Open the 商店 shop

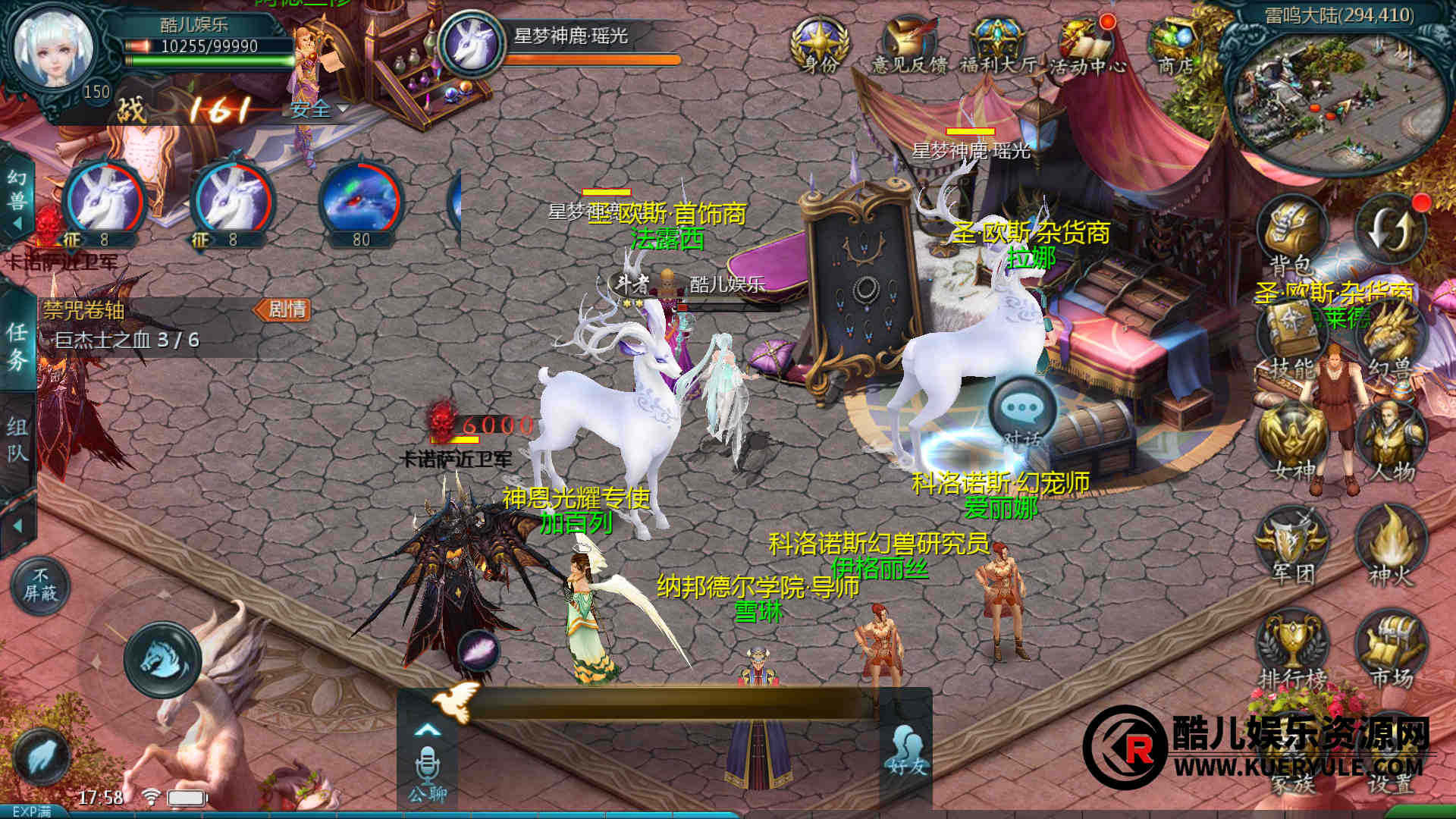pos(1175,44)
